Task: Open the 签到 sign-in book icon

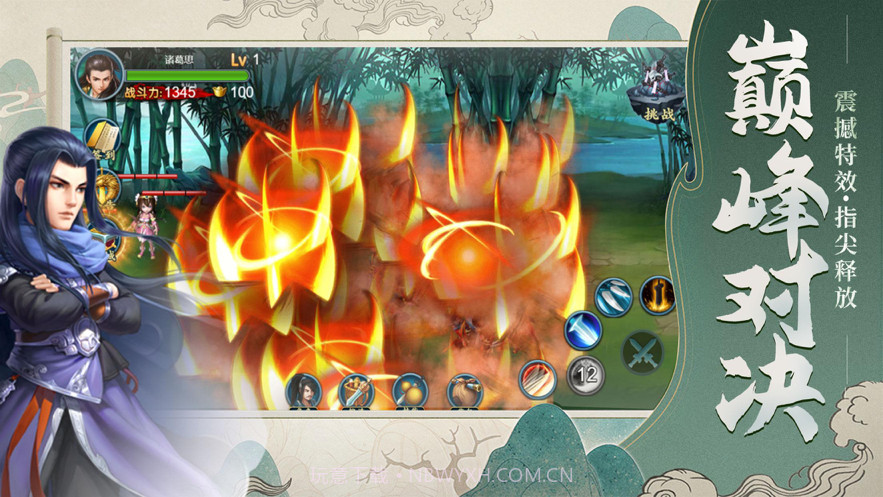Action: click(x=102, y=137)
